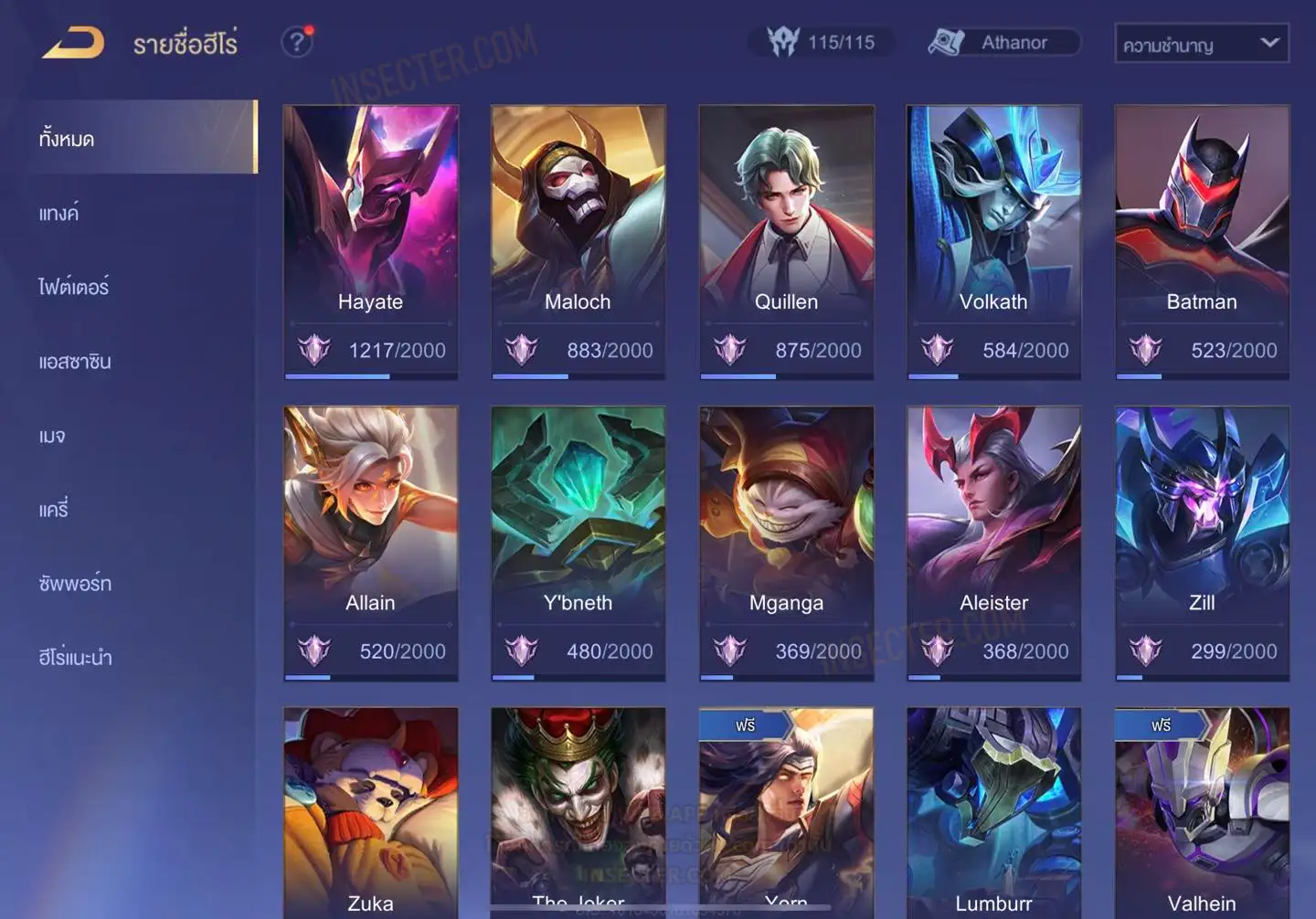1316x919 pixels.
Task: Go back using the arrow button
Action: point(74,43)
